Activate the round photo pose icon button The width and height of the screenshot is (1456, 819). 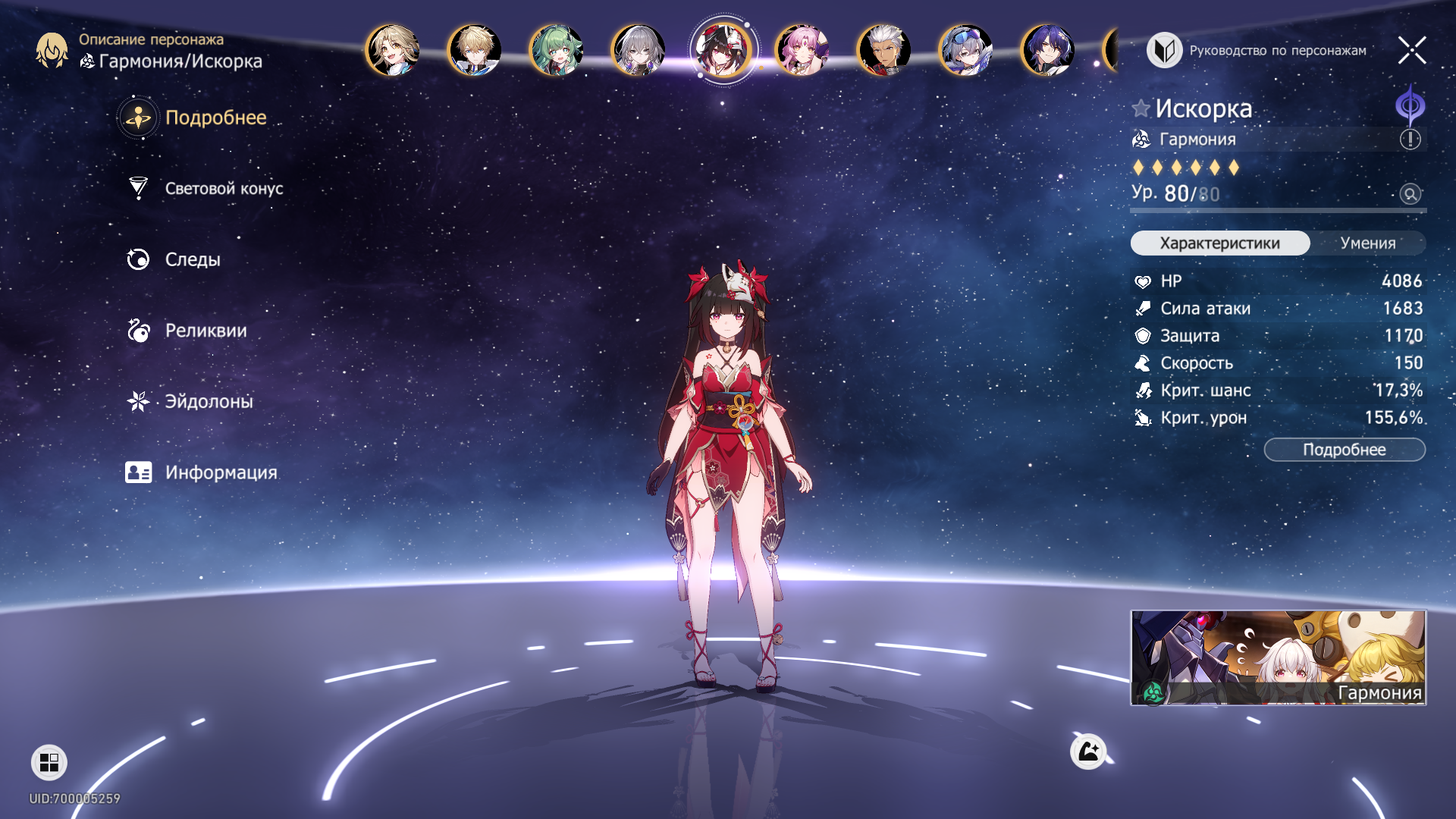pyautogui.click(x=1088, y=752)
